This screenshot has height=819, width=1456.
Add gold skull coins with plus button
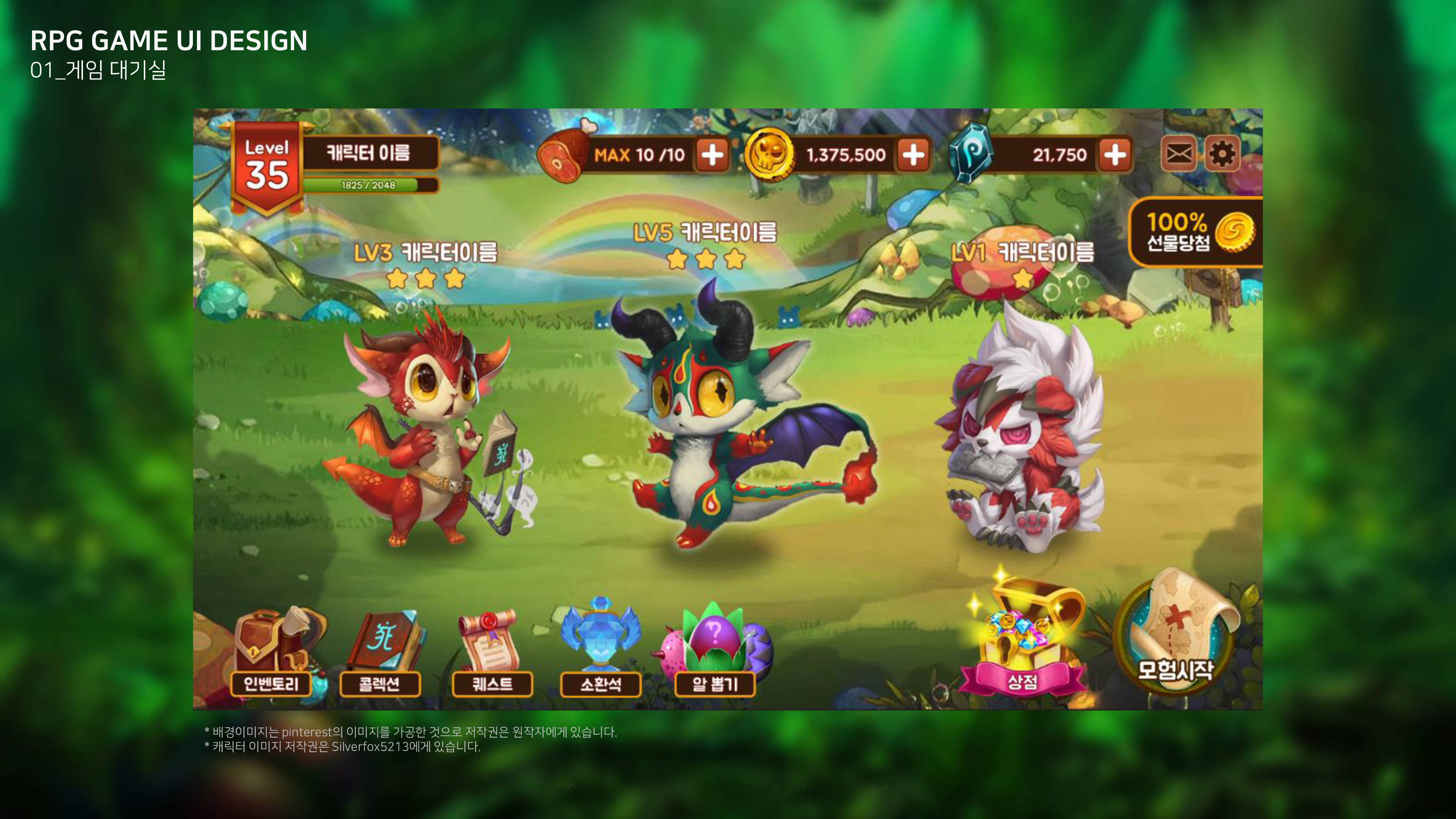913,154
